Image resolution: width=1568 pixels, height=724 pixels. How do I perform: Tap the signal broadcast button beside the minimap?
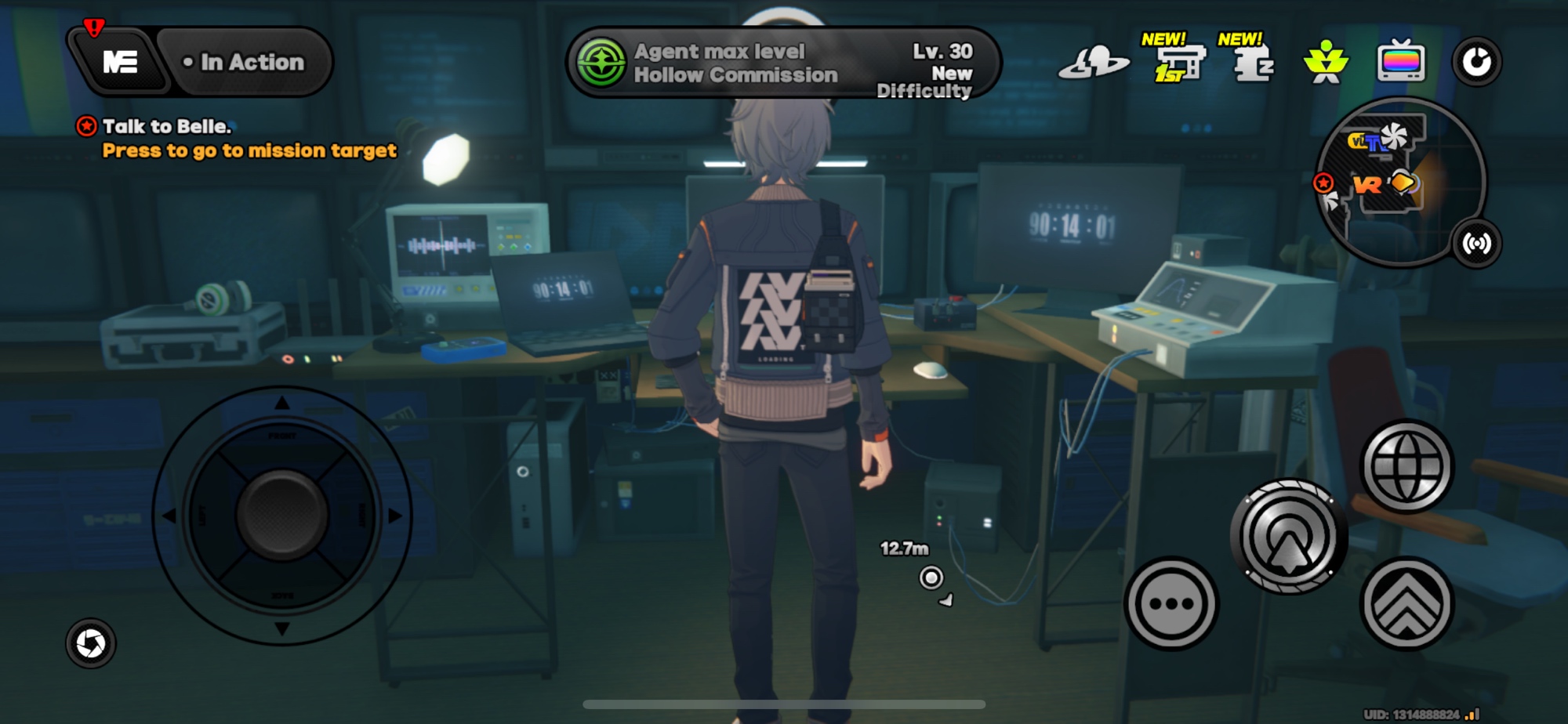[x=1477, y=244]
